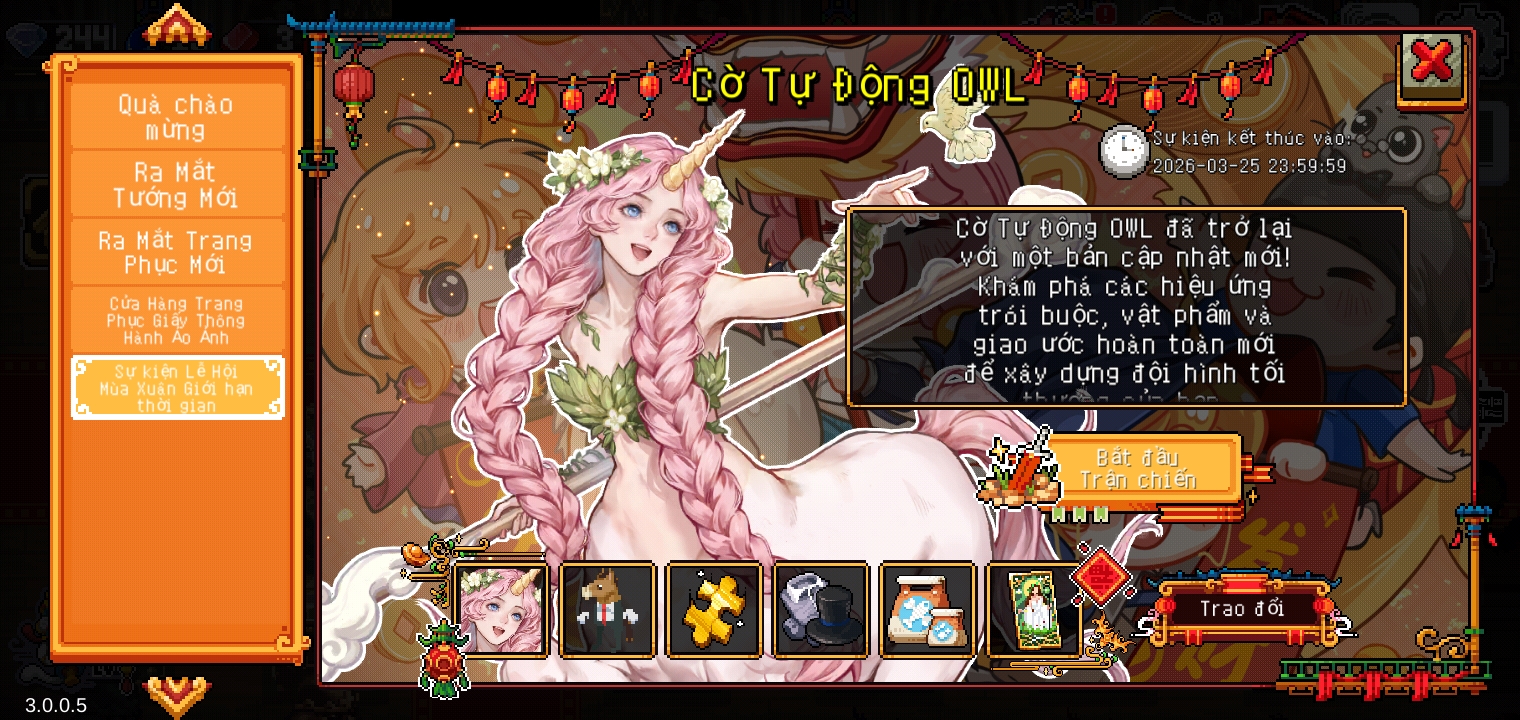
Task: Select Cửa Hàng Trang Phục Giấy Thông Hành
Action: pos(177,320)
